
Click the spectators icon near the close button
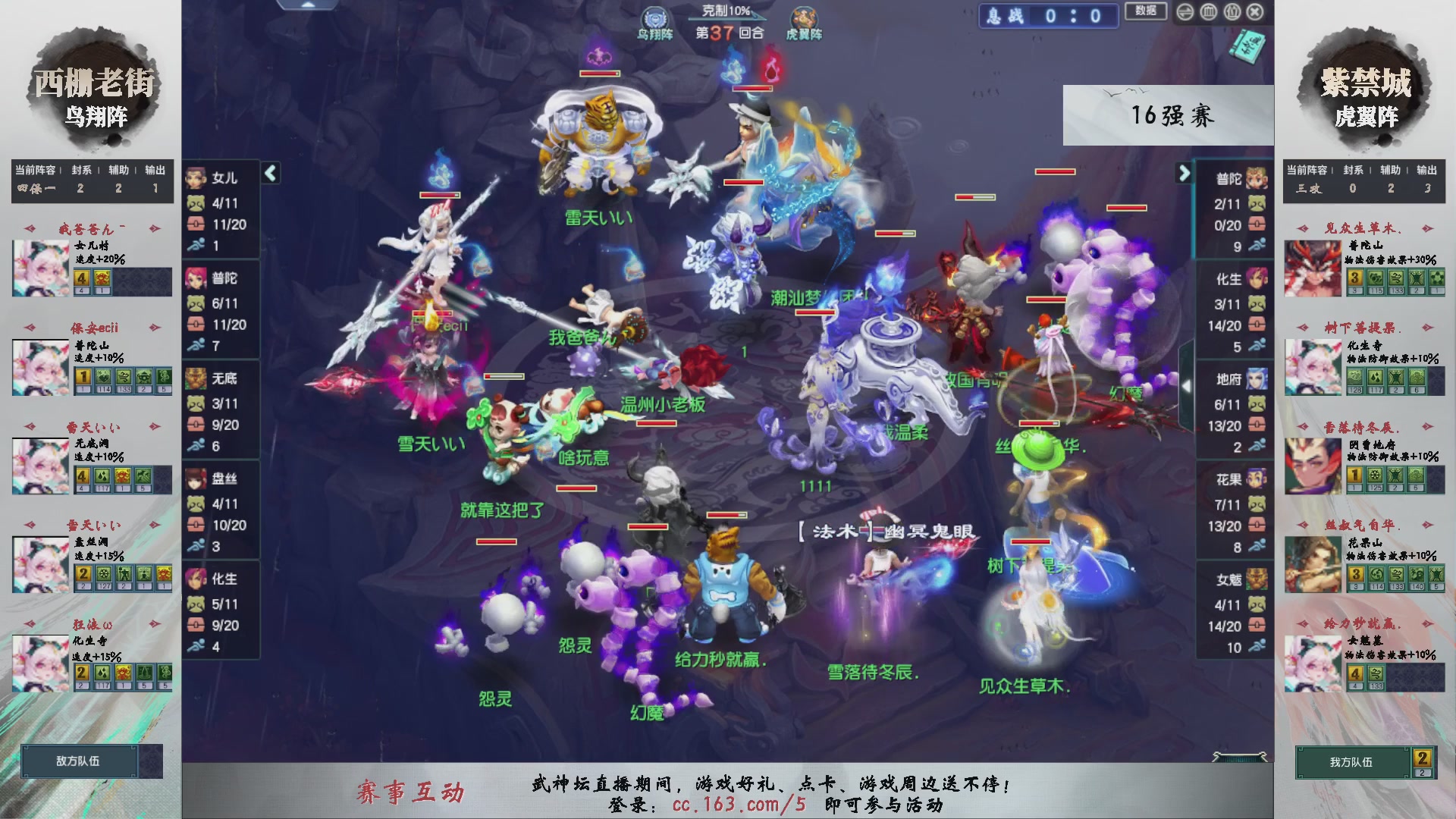pos(1232,13)
